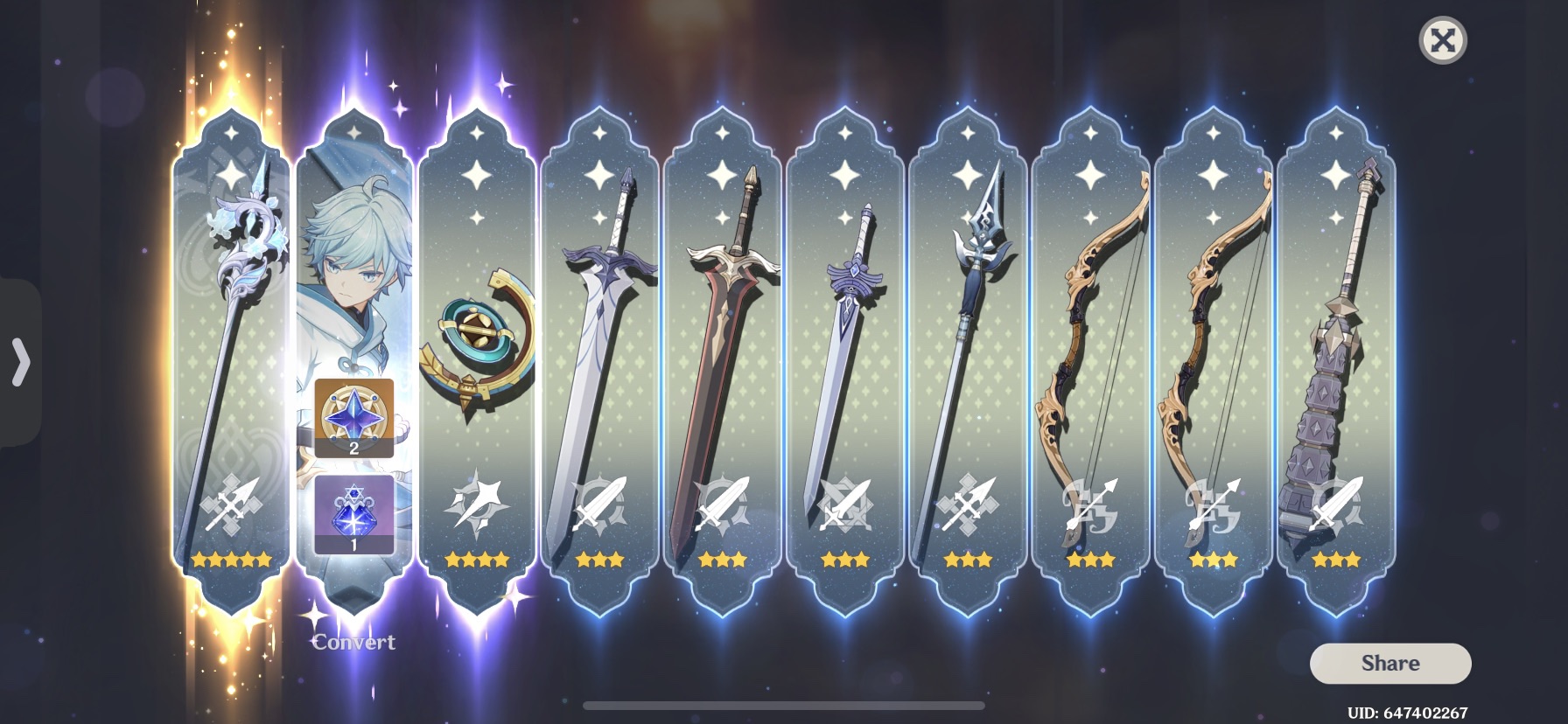Click the Convert label under Chongyun
The height and width of the screenshot is (724, 1568).
click(x=354, y=643)
